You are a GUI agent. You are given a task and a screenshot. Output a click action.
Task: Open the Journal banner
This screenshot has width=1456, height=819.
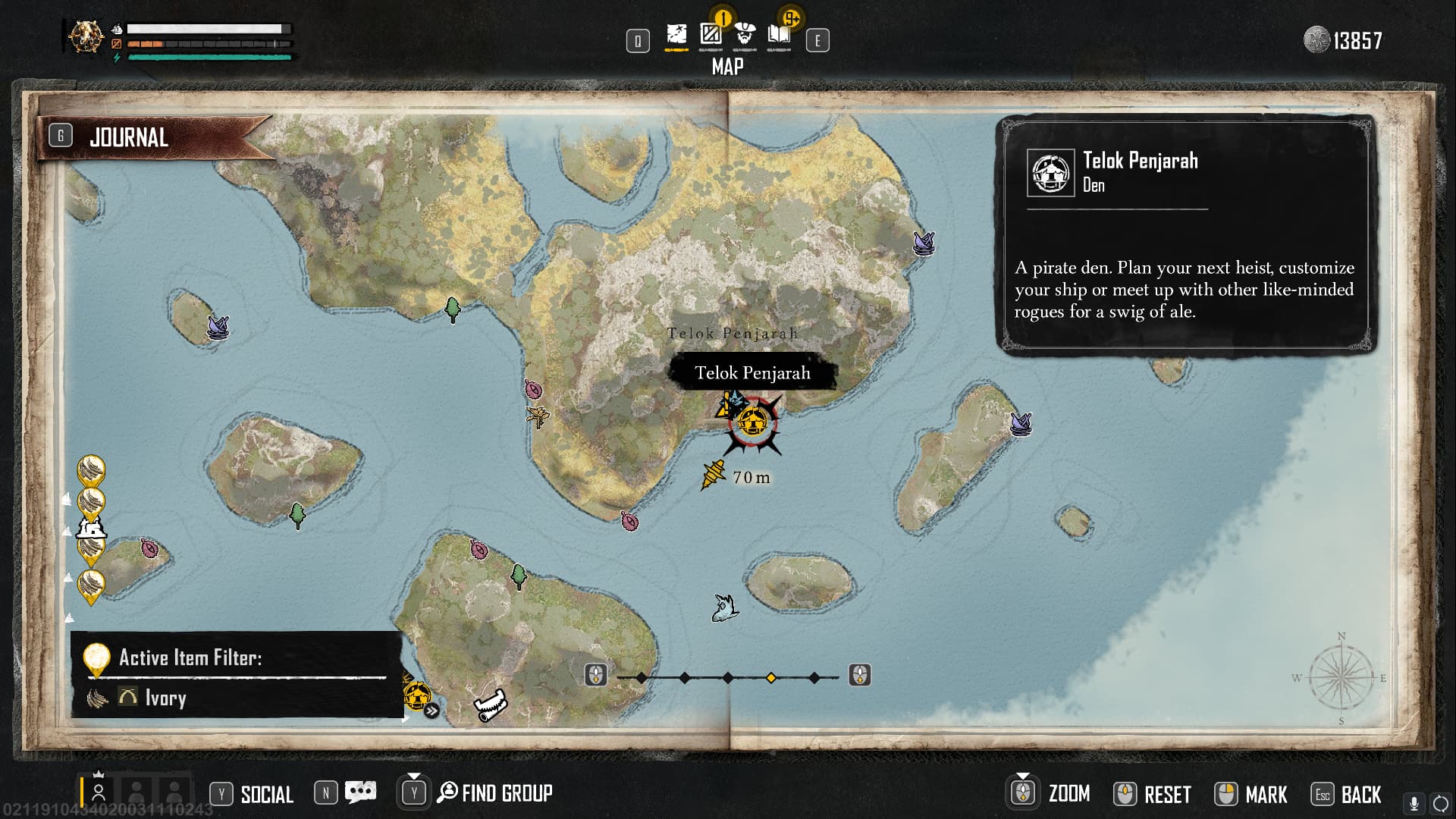coord(129,138)
